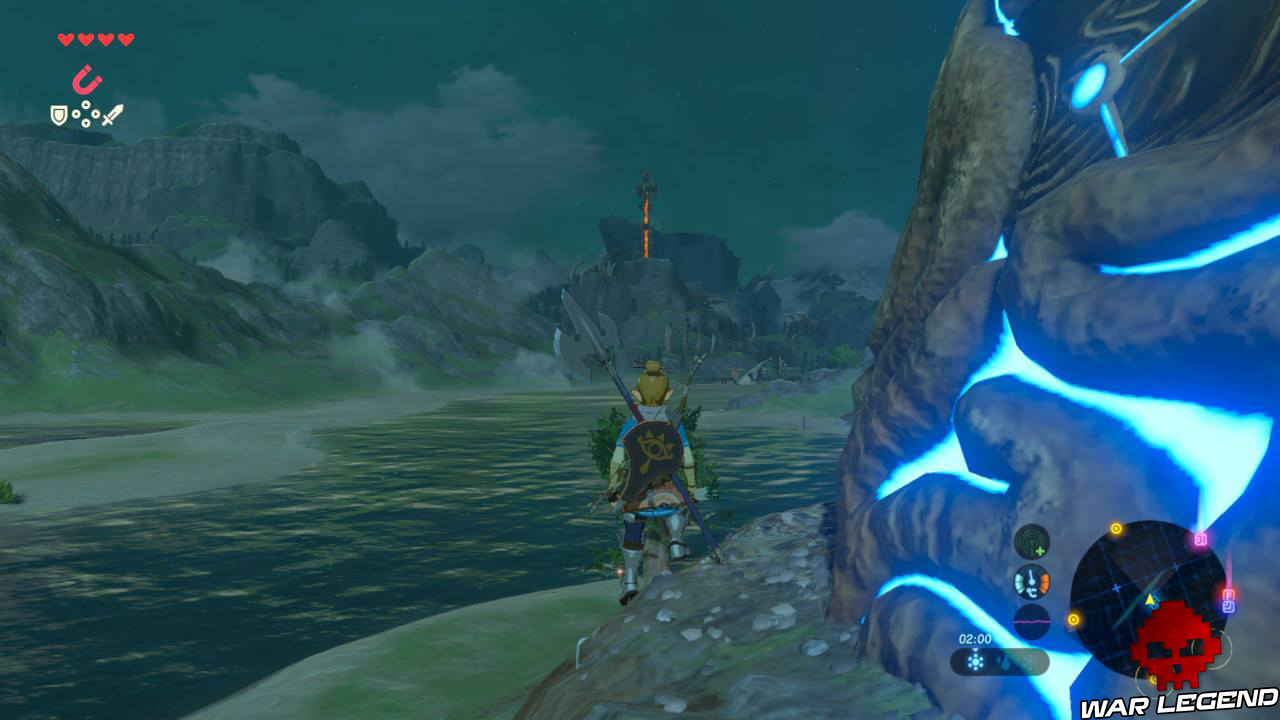Click the thermometer needle in the gauge
1280x720 pixels.
tap(1031, 577)
